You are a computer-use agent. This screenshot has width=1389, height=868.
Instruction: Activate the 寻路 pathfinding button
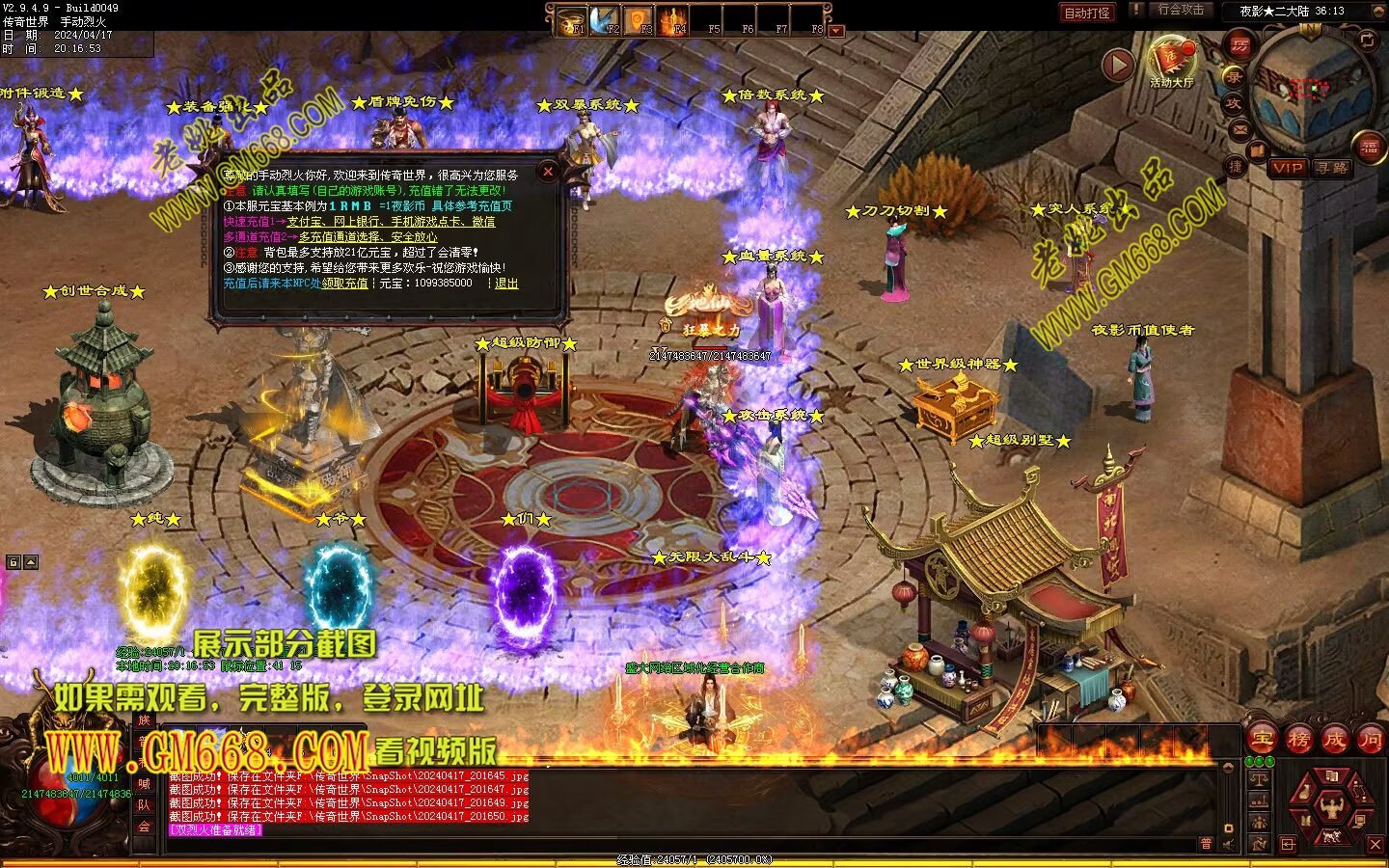[1332, 168]
